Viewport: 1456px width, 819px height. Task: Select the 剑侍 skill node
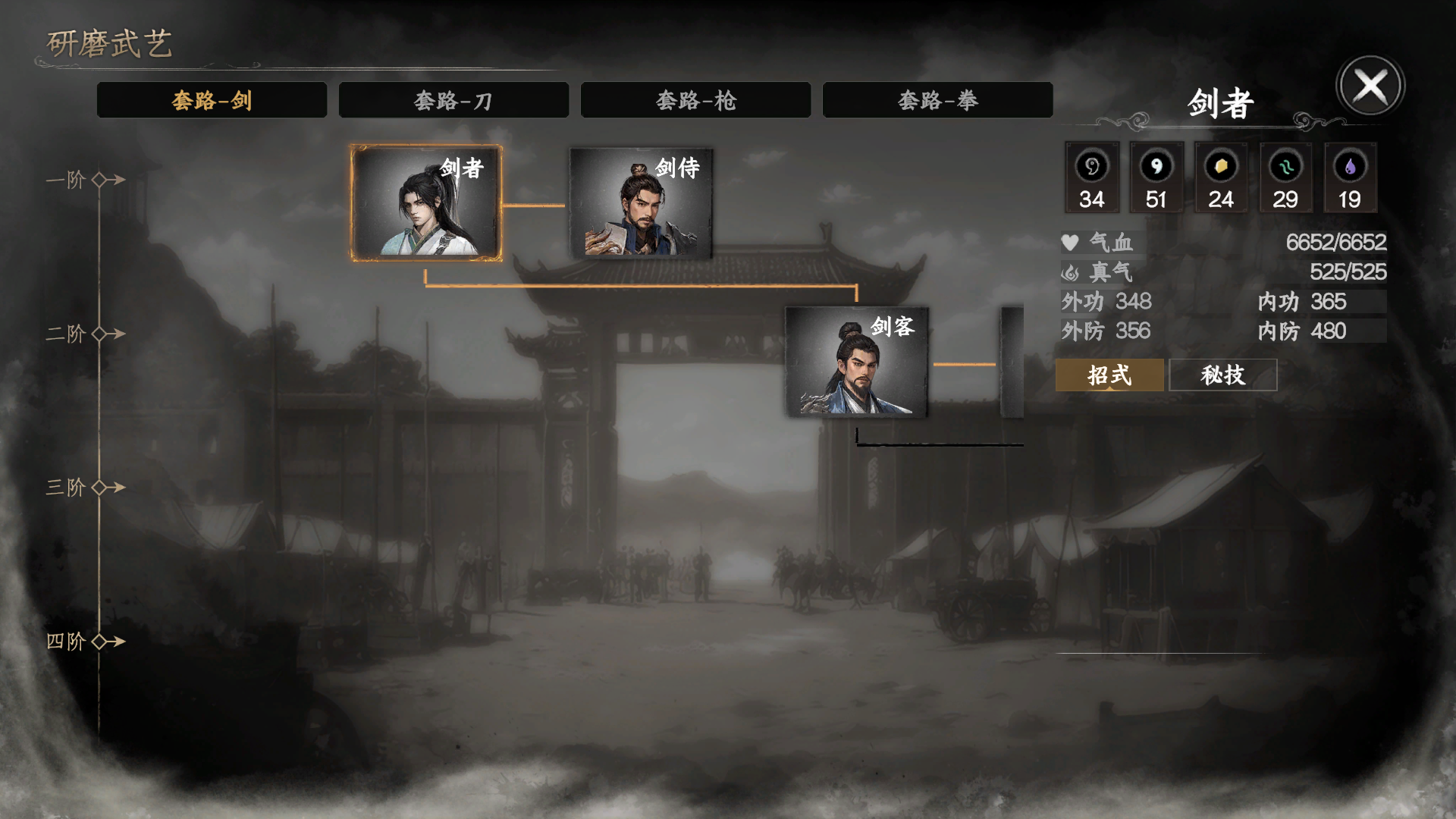(641, 205)
